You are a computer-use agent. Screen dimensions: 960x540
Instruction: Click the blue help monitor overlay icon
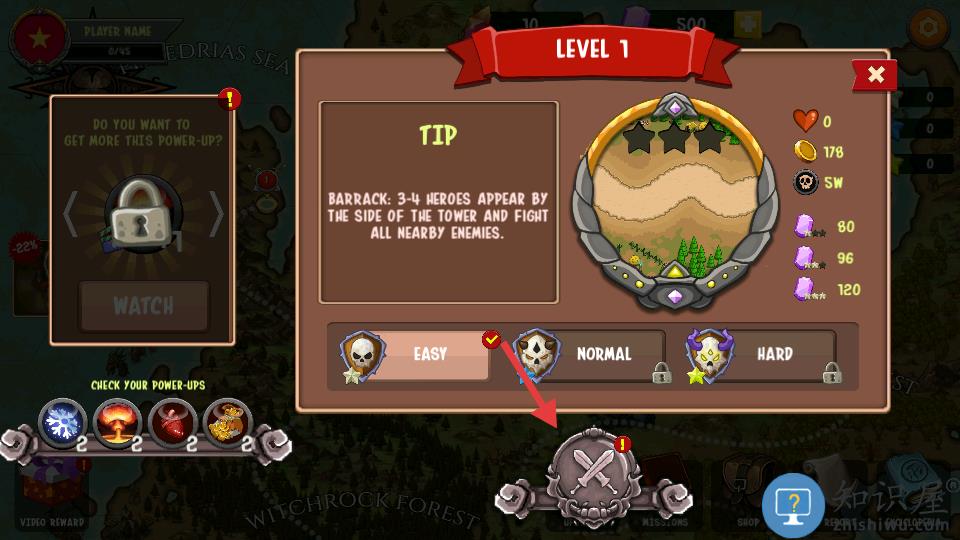click(x=793, y=505)
